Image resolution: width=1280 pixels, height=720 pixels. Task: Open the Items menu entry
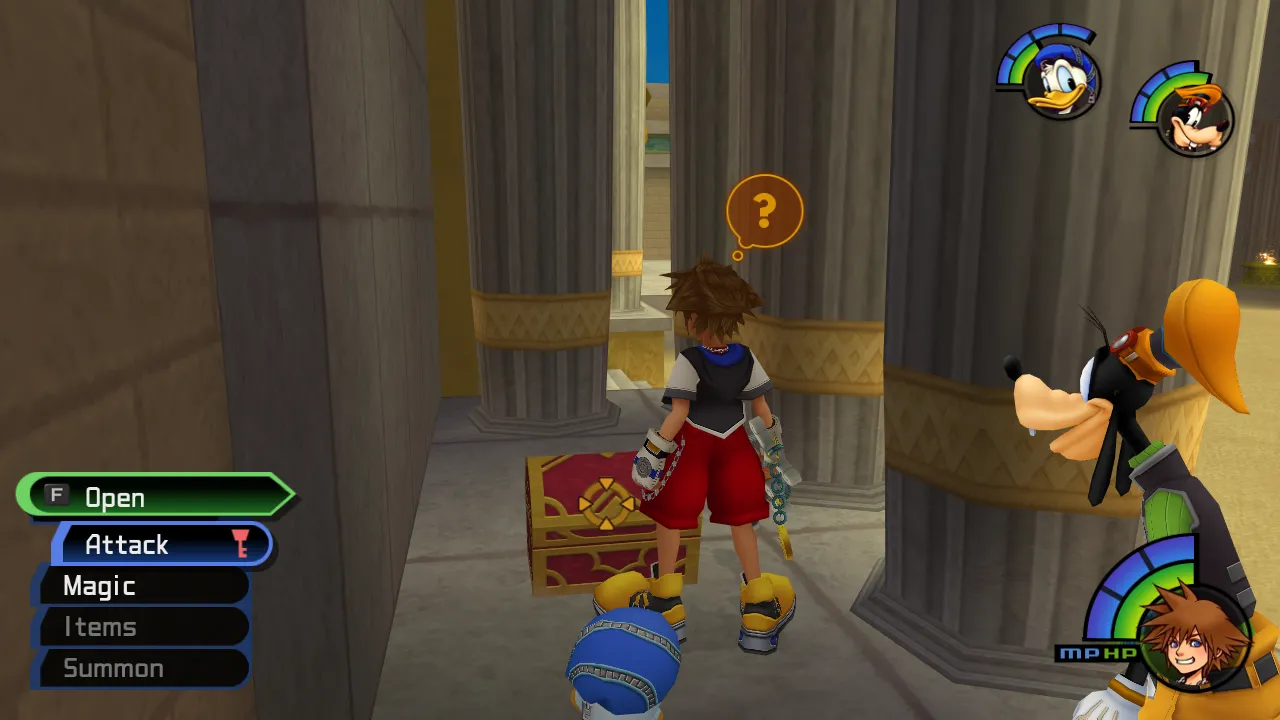(x=100, y=627)
